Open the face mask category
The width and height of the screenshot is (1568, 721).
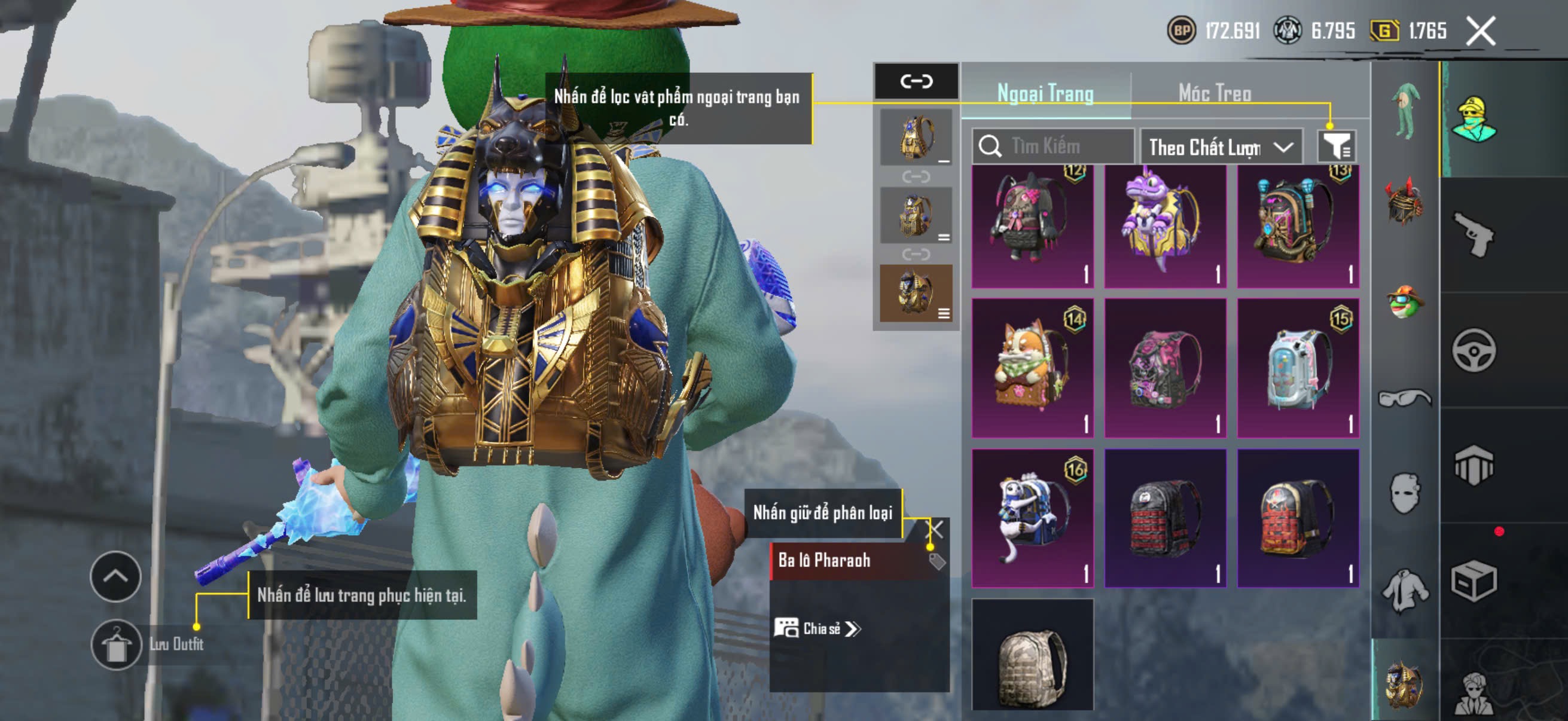coord(1404,493)
